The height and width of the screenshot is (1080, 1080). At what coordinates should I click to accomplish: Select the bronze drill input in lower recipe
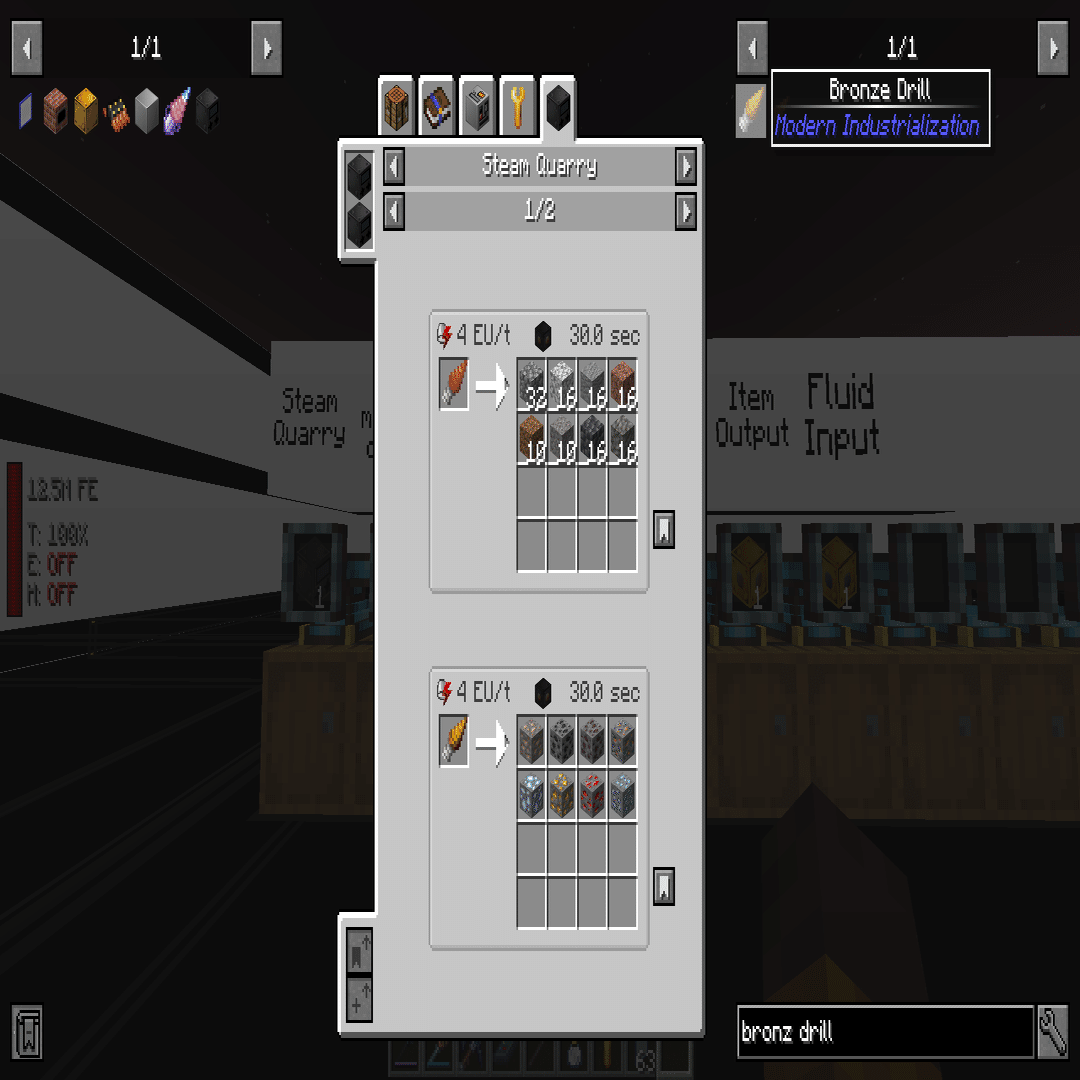coord(453,742)
